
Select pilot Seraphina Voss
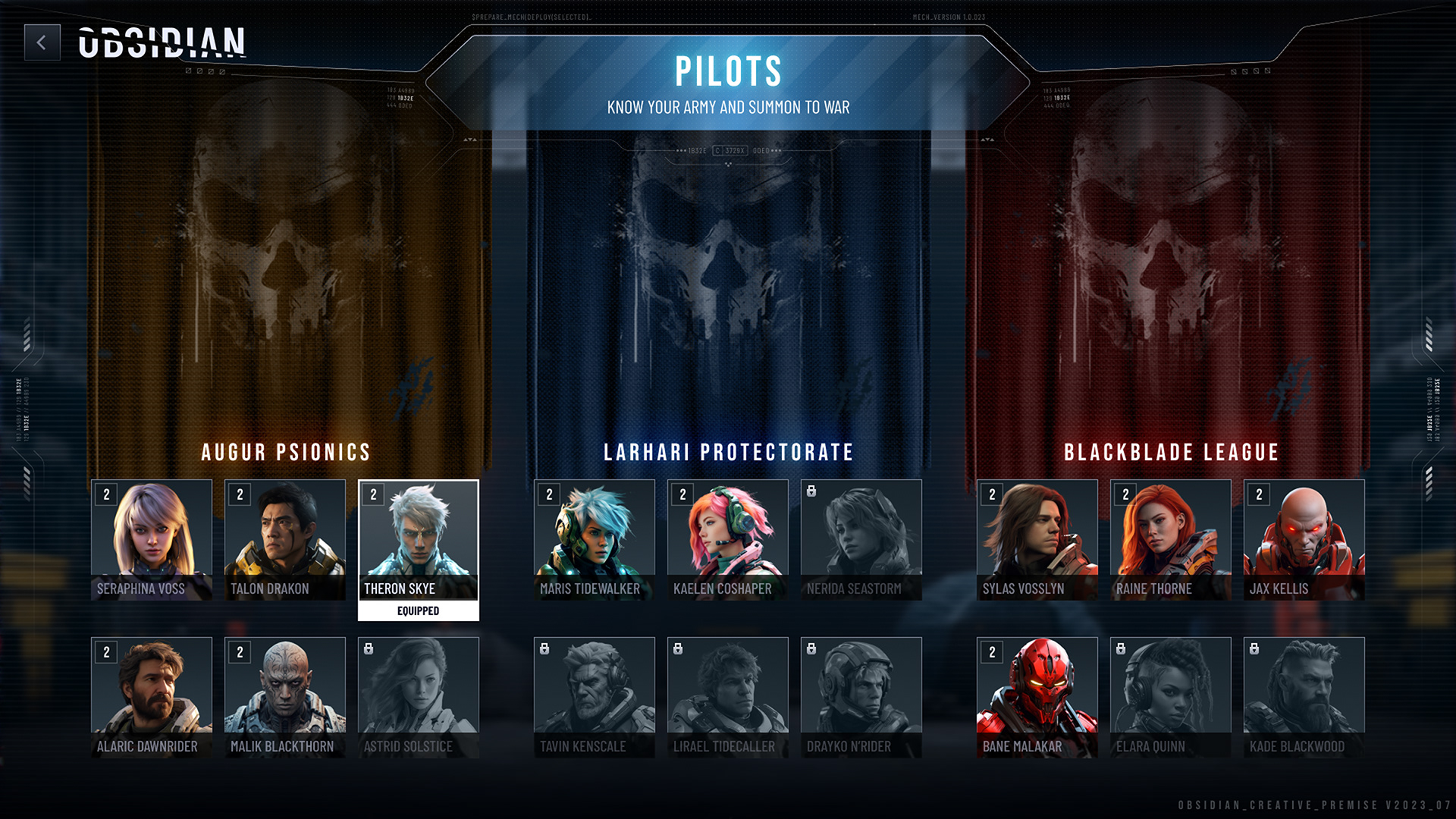coord(152,539)
